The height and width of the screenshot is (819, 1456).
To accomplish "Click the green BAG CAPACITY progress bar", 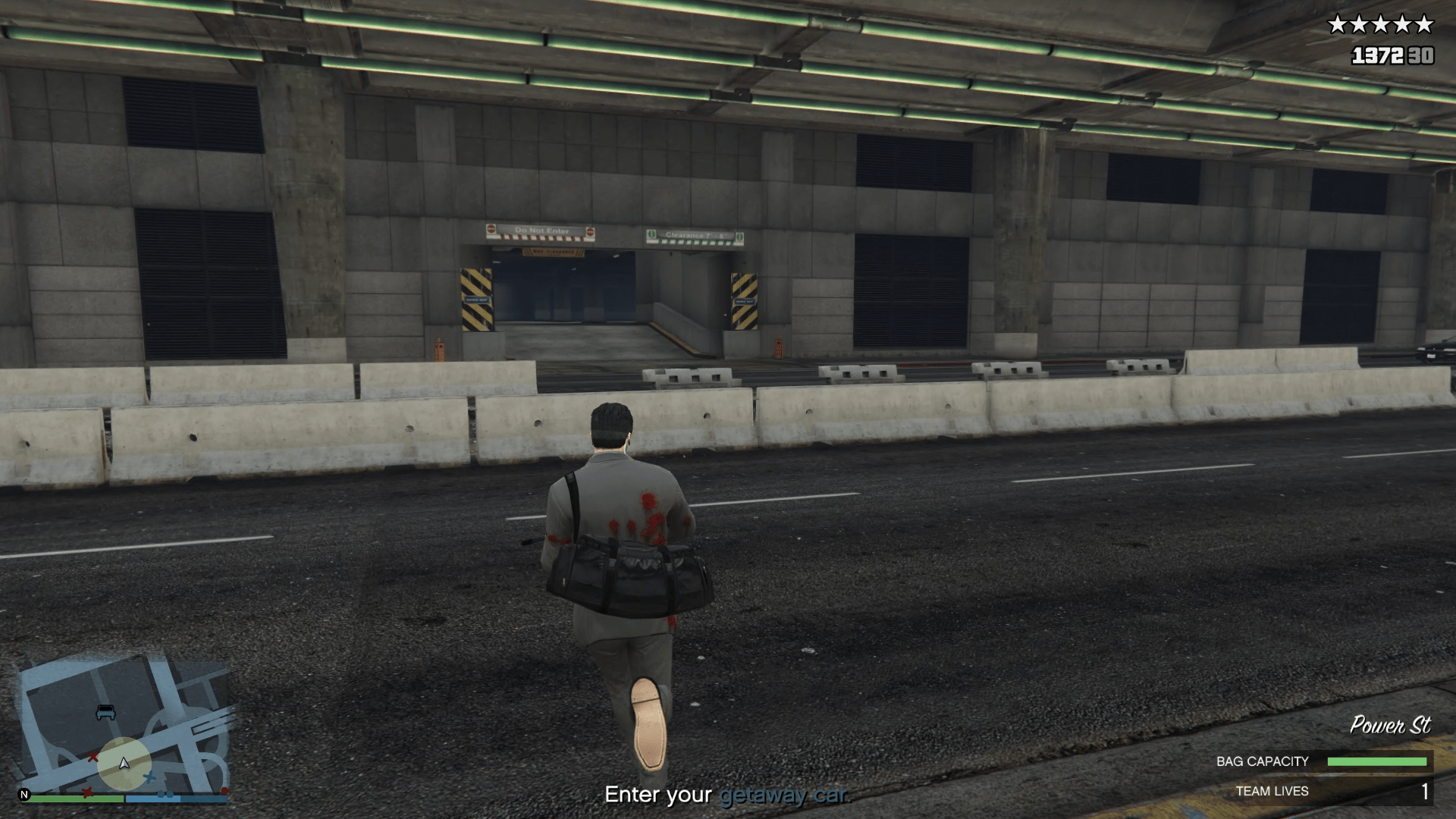I will (1378, 761).
